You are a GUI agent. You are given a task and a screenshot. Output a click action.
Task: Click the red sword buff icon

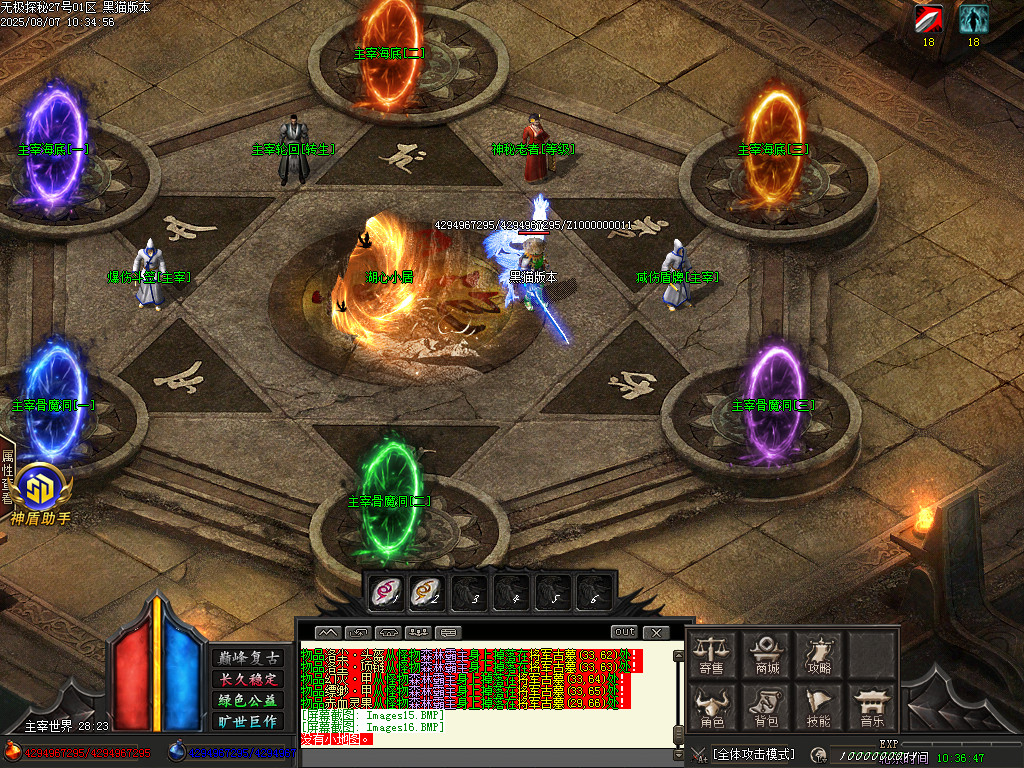point(928,19)
